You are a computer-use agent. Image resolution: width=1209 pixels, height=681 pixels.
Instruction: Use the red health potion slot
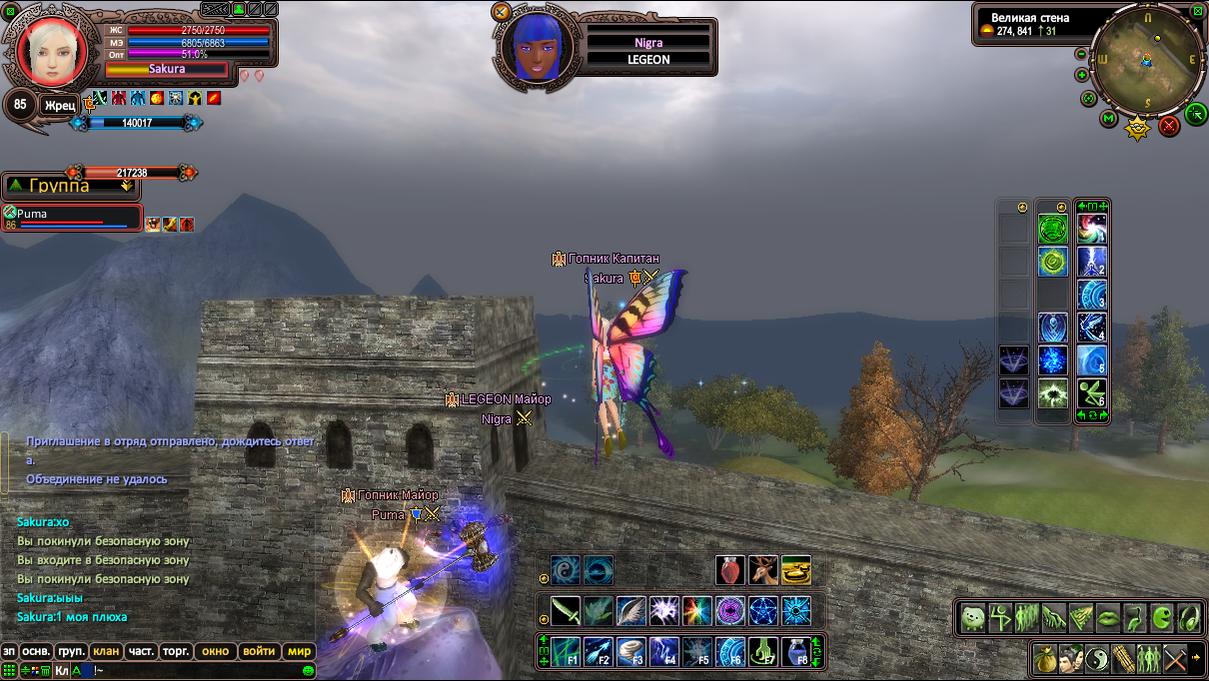730,570
